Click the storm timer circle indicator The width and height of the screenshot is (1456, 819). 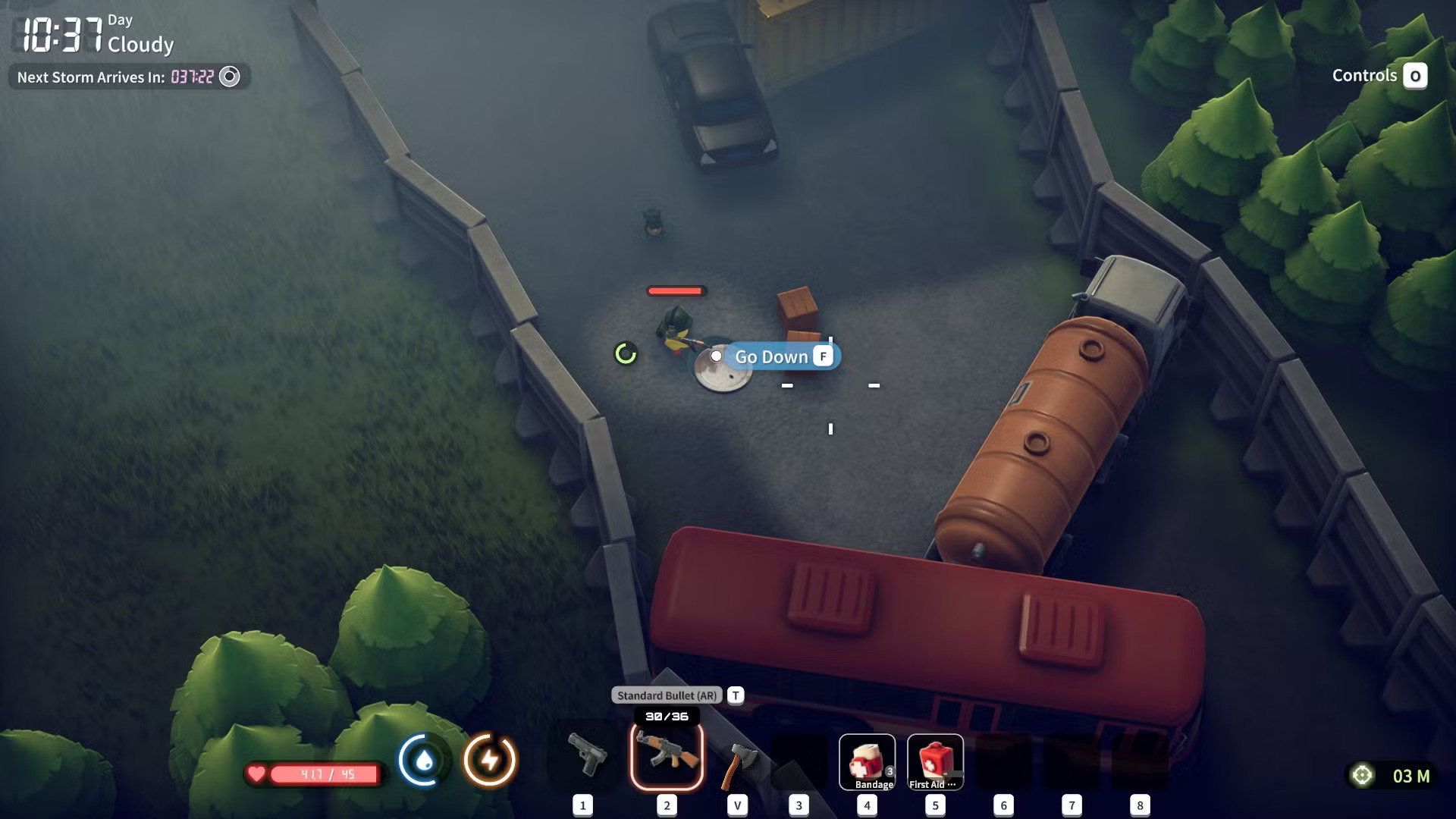tap(229, 77)
